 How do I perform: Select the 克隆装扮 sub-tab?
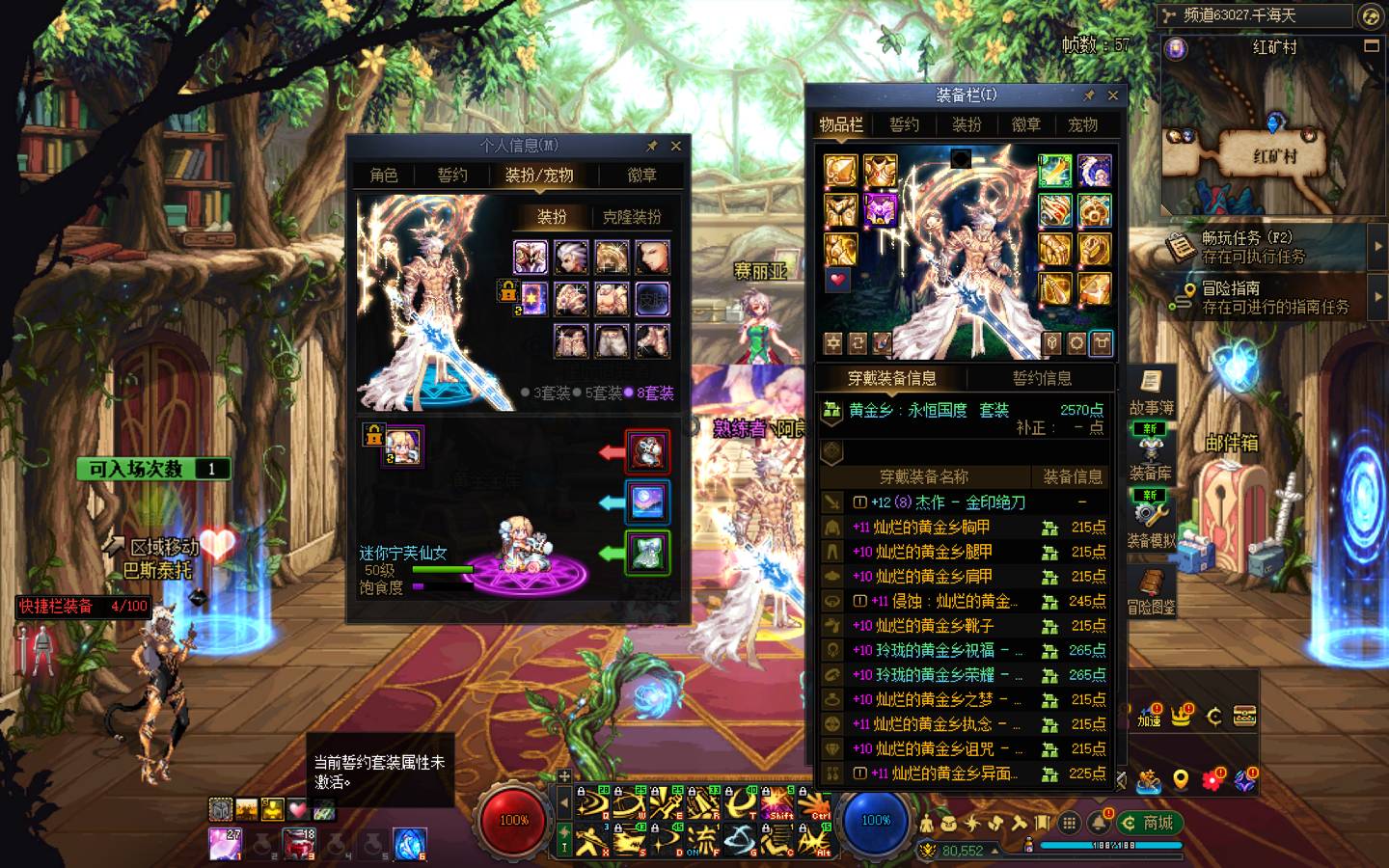632,217
